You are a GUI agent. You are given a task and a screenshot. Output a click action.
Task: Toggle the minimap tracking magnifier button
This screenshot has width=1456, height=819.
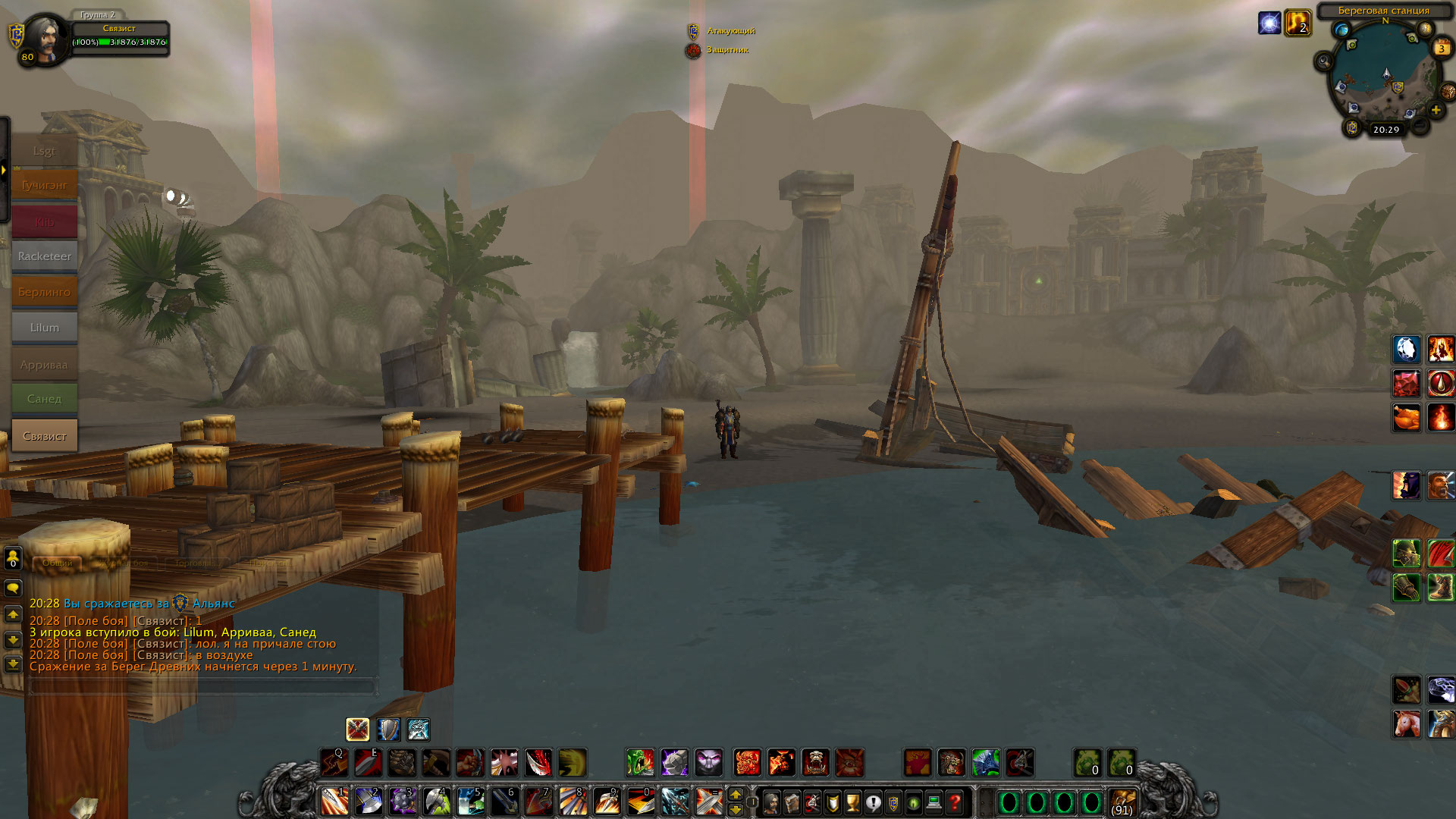(1324, 61)
